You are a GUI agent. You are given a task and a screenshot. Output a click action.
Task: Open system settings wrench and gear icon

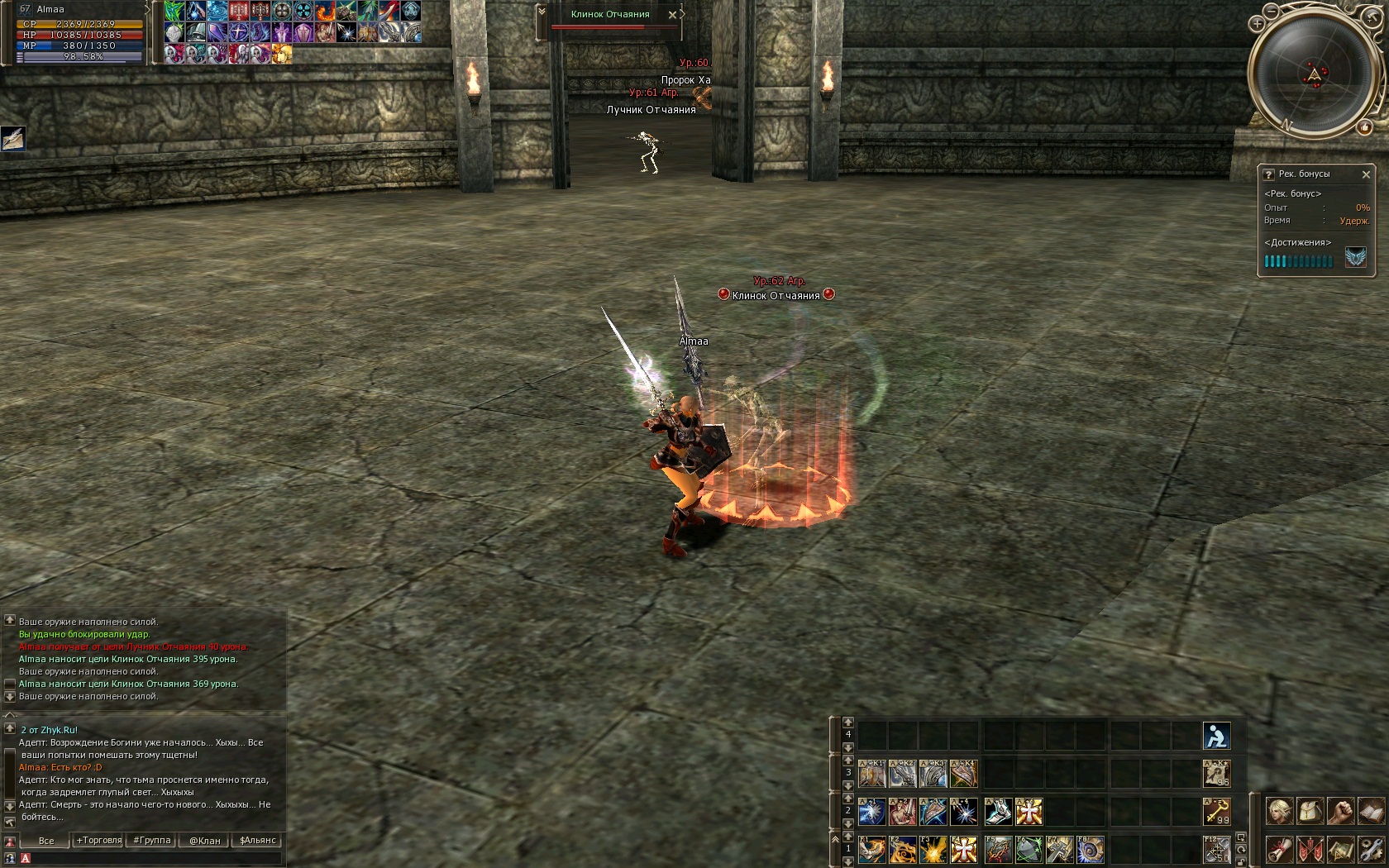pyautogui.click(x=1371, y=849)
